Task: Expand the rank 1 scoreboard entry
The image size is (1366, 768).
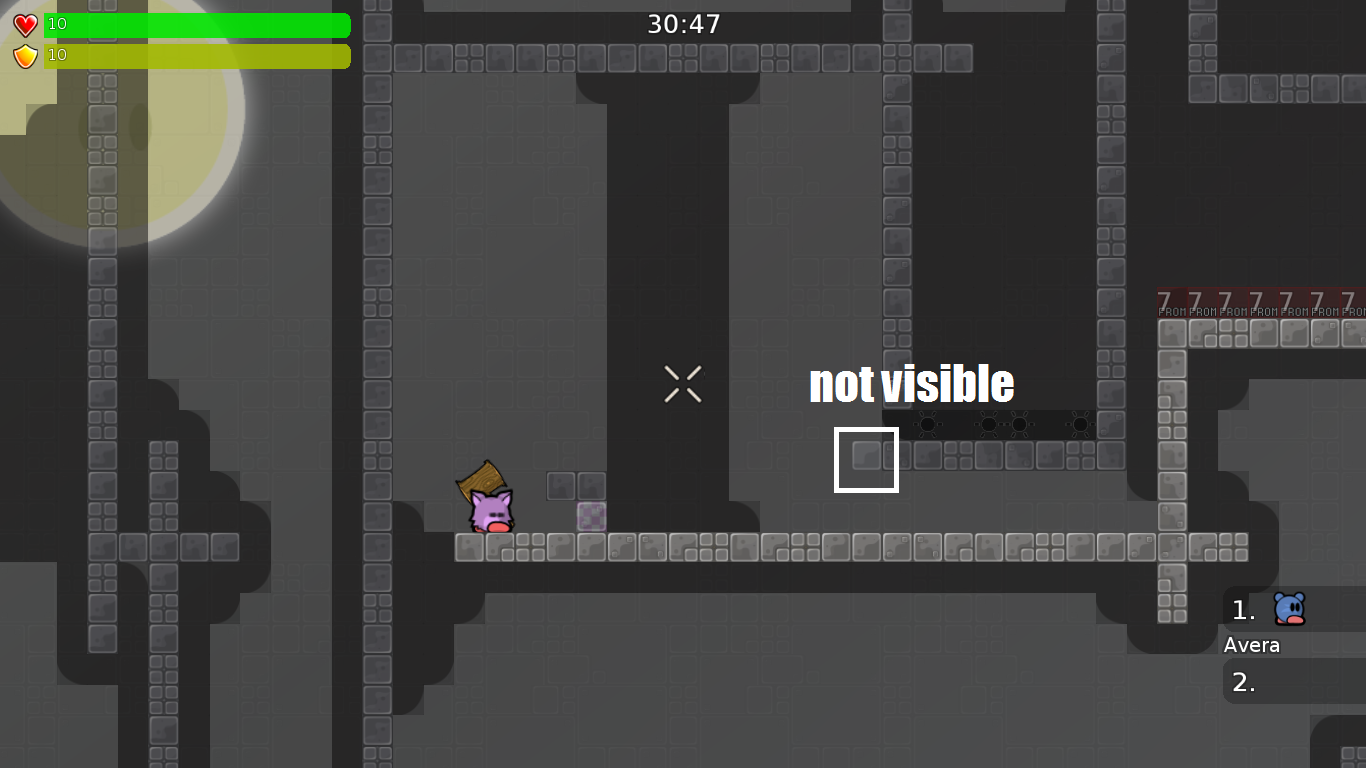Action: (x=1243, y=611)
